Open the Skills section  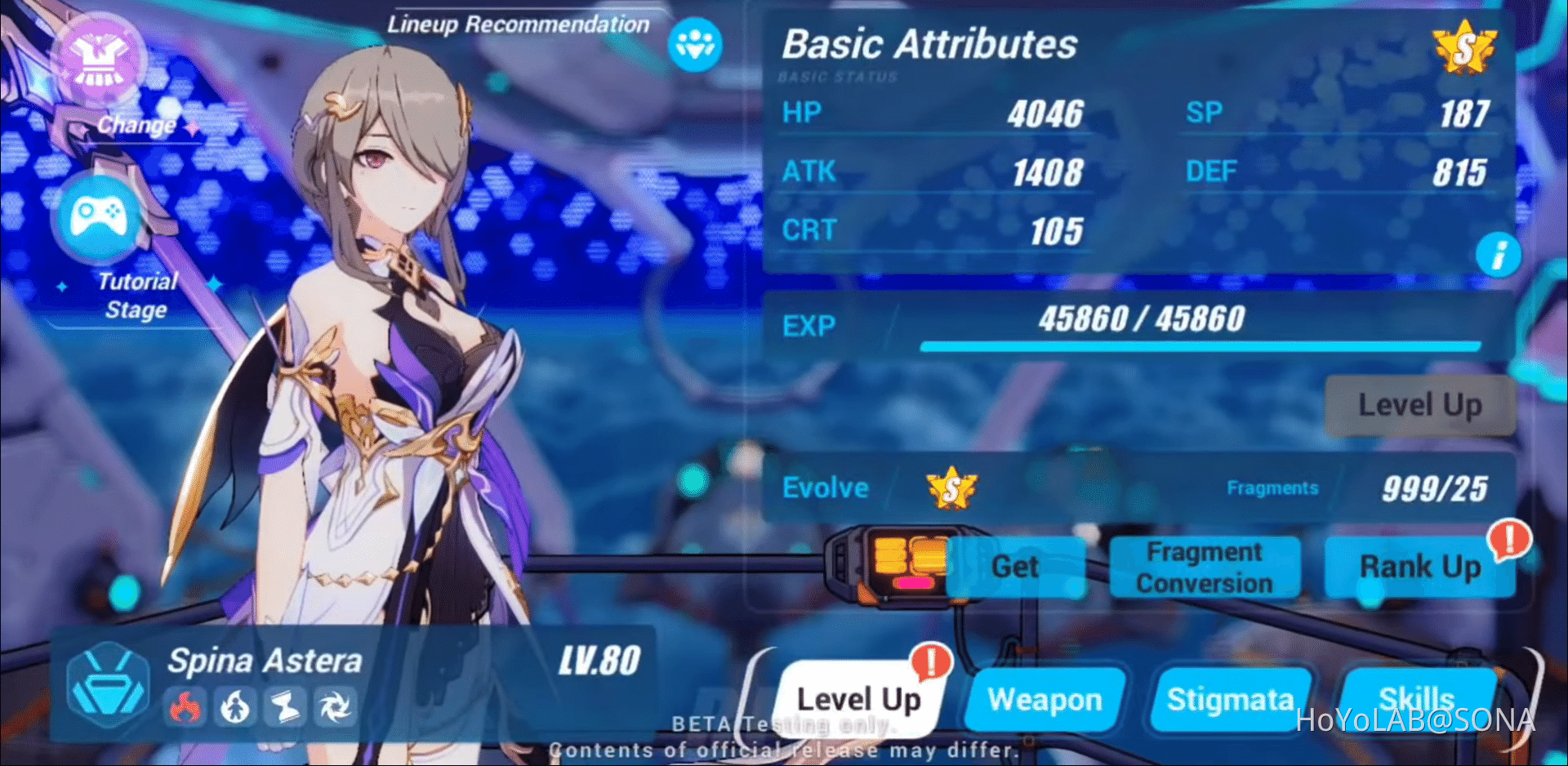pyautogui.click(x=1419, y=700)
